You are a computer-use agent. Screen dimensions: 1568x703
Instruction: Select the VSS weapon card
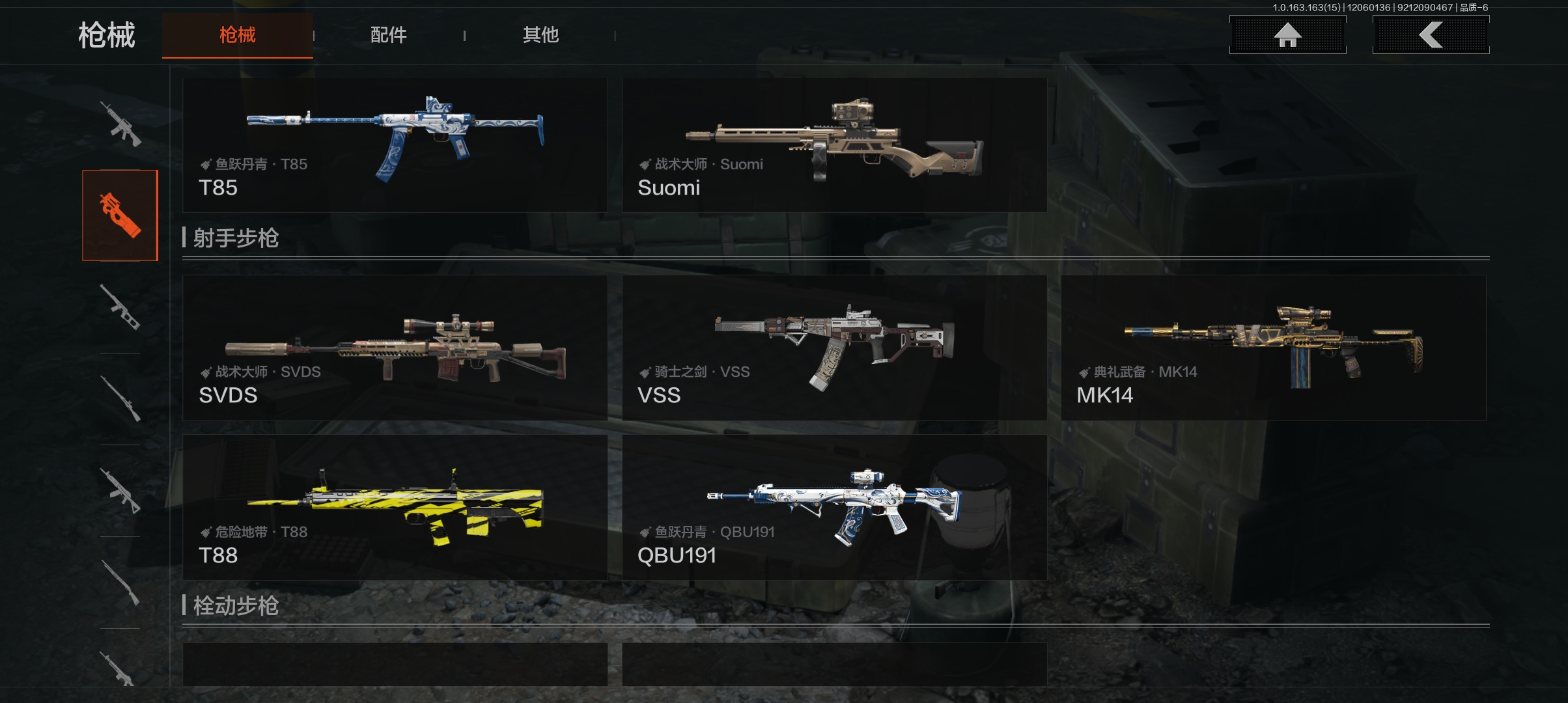[834, 348]
